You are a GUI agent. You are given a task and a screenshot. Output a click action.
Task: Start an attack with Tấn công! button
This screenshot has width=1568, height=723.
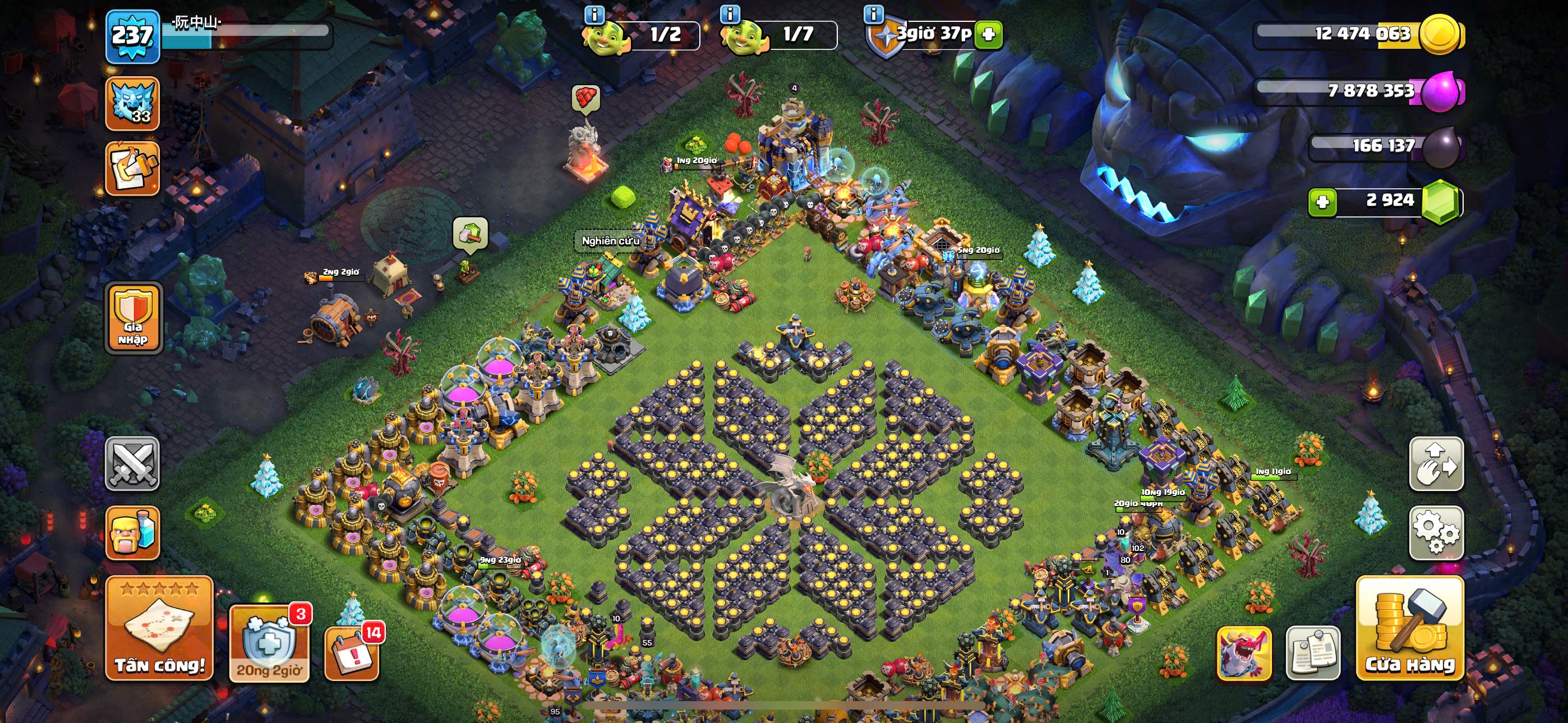point(159,628)
